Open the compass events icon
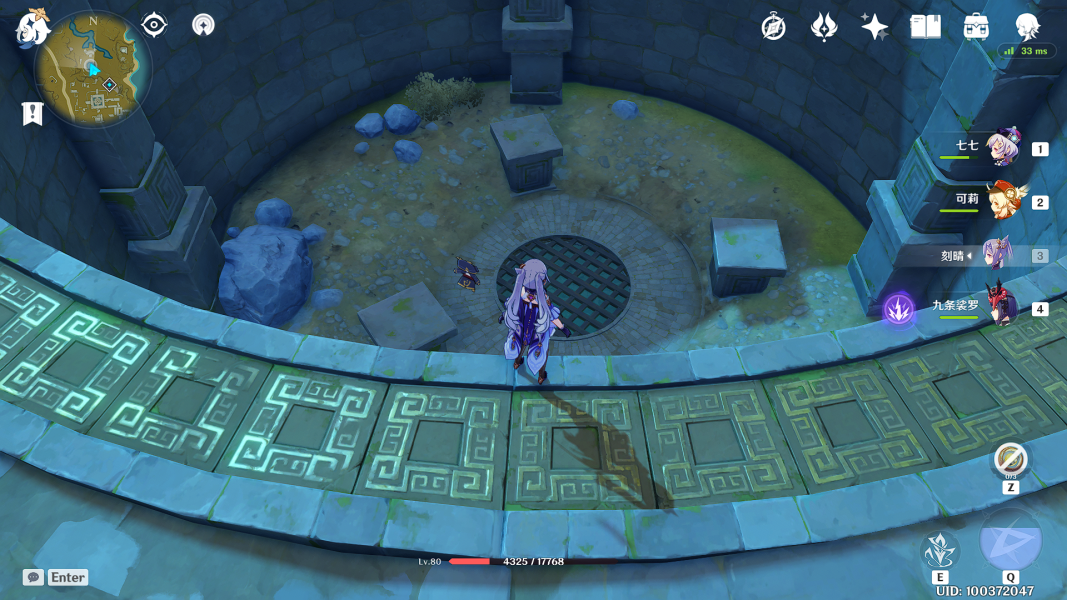Viewport: 1067px width, 600px height. [773, 27]
